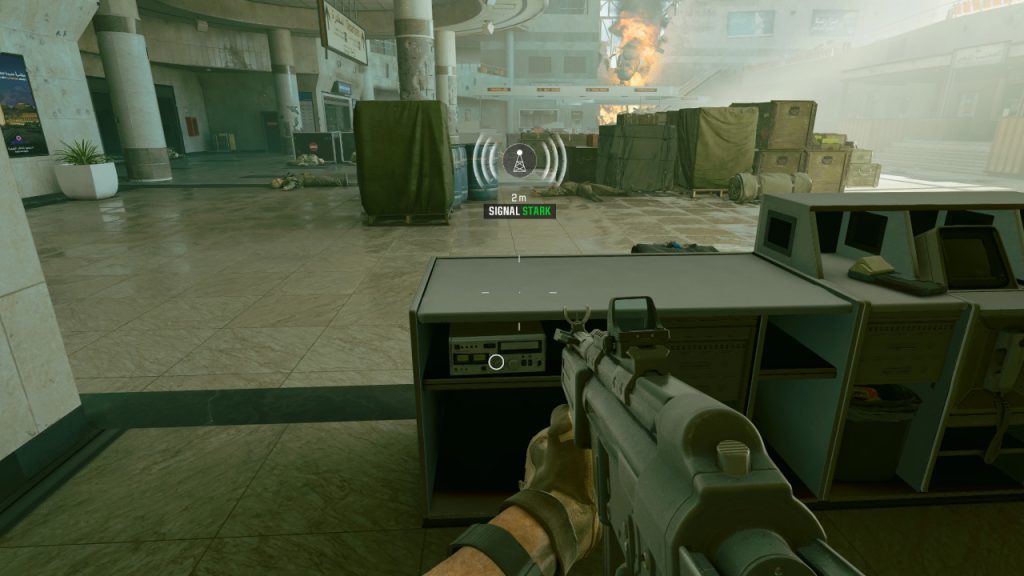Select the circular interact marker on the radio
This screenshot has width=1024, height=576.
(496, 362)
